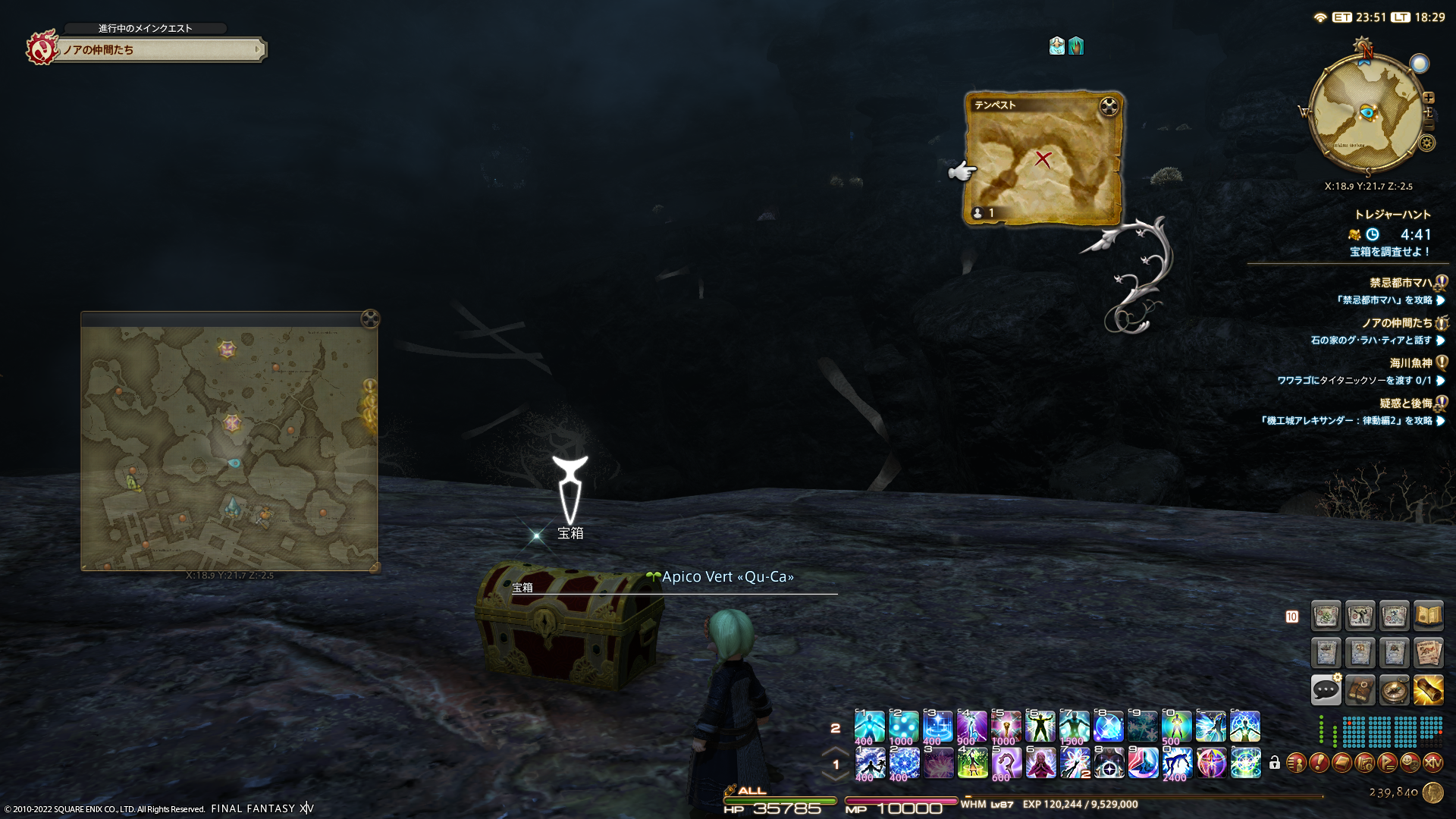Zoom in the minimap with plus button
This screenshot has height=819, width=1456.
(x=1429, y=98)
